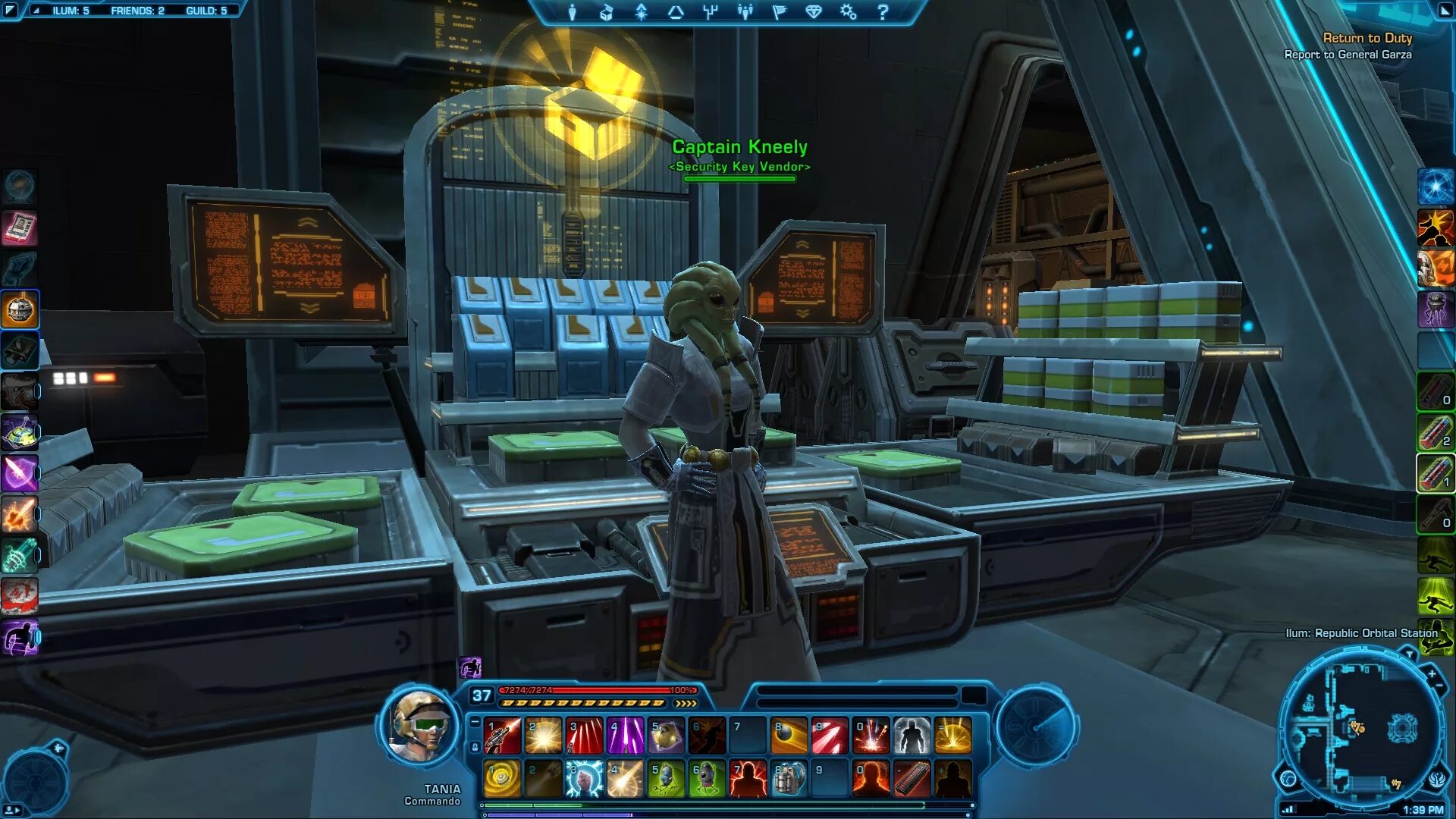Open help with the question mark icon
The width and height of the screenshot is (1456, 819).
[x=883, y=12]
